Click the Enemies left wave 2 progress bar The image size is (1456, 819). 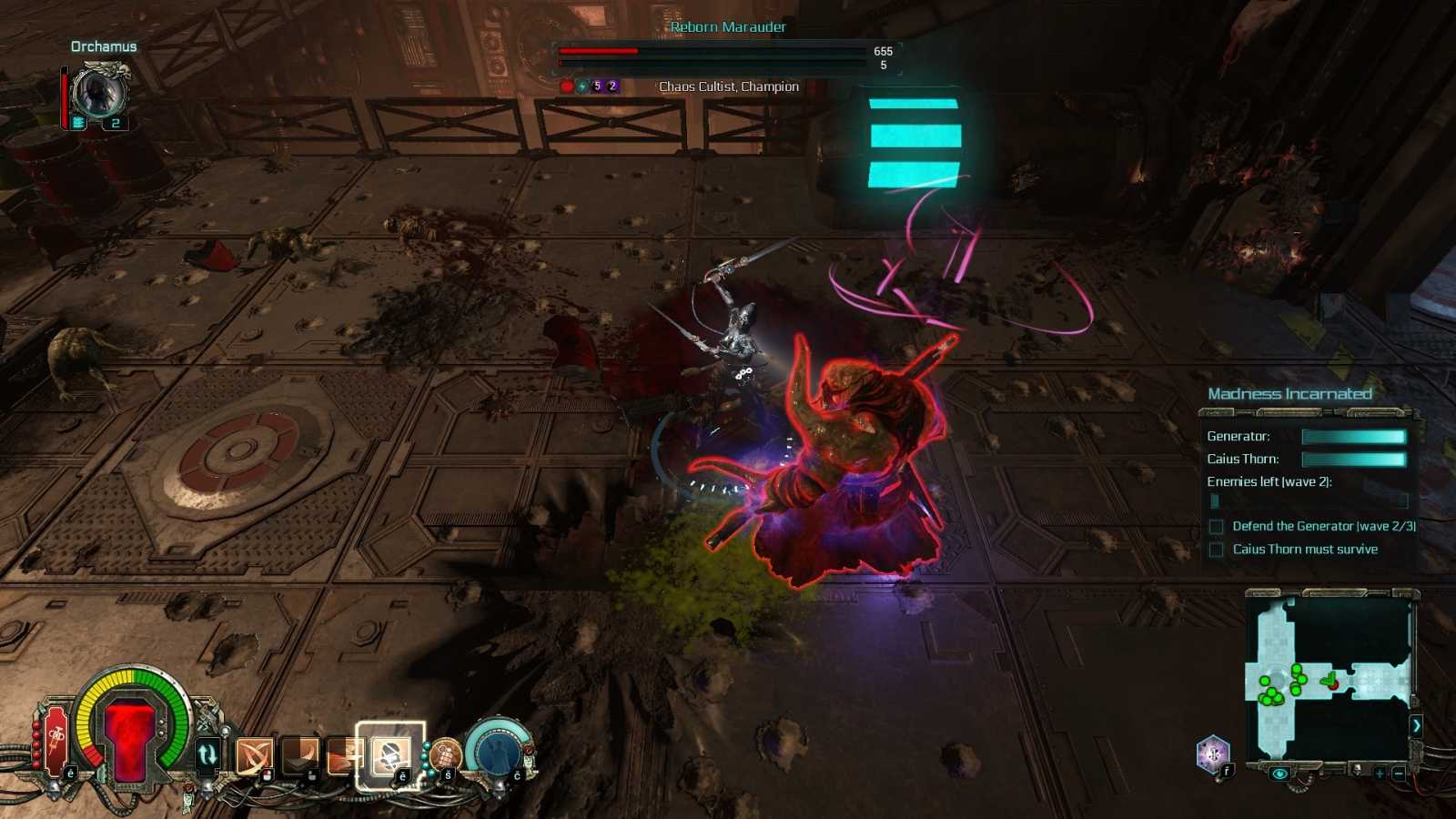pos(1310,501)
